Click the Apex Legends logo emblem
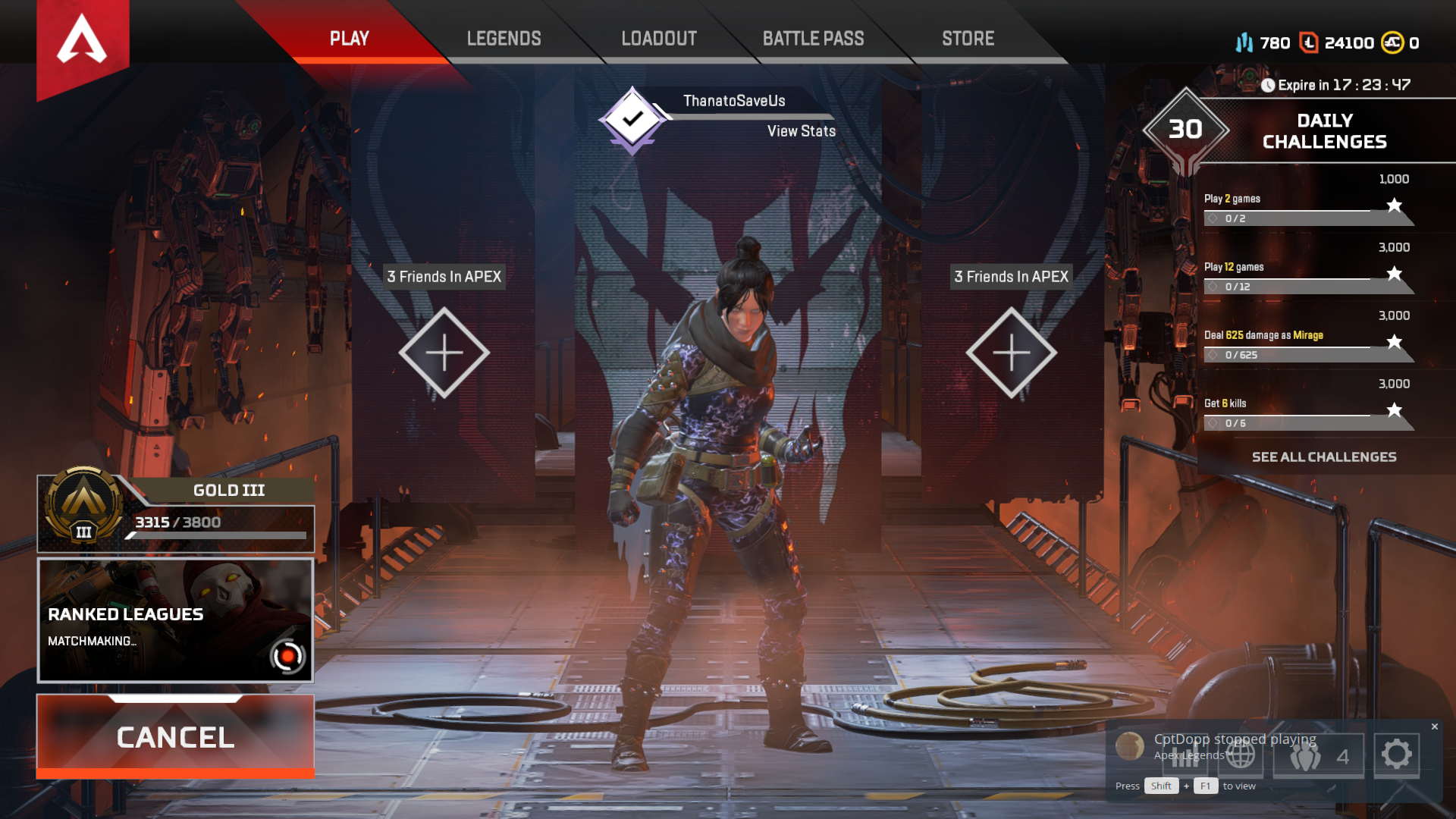Image resolution: width=1456 pixels, height=819 pixels. pyautogui.click(x=83, y=42)
